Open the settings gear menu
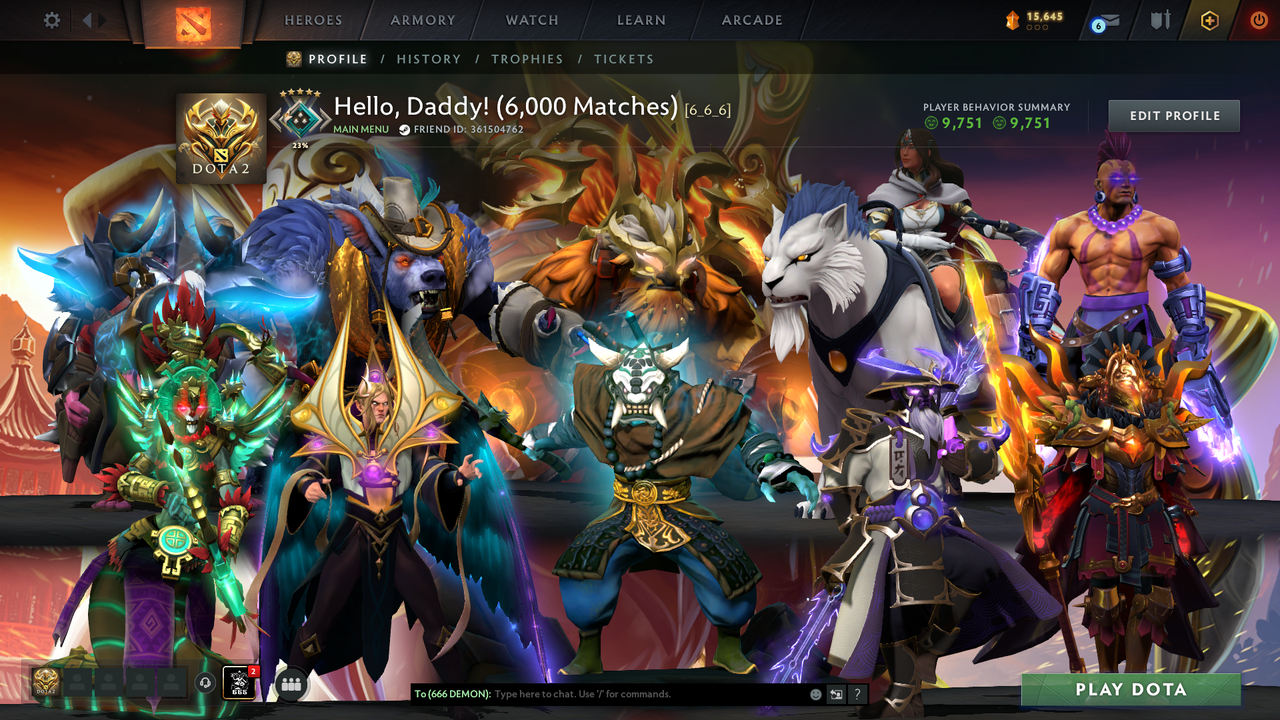The height and width of the screenshot is (720, 1280). pyautogui.click(x=52, y=19)
